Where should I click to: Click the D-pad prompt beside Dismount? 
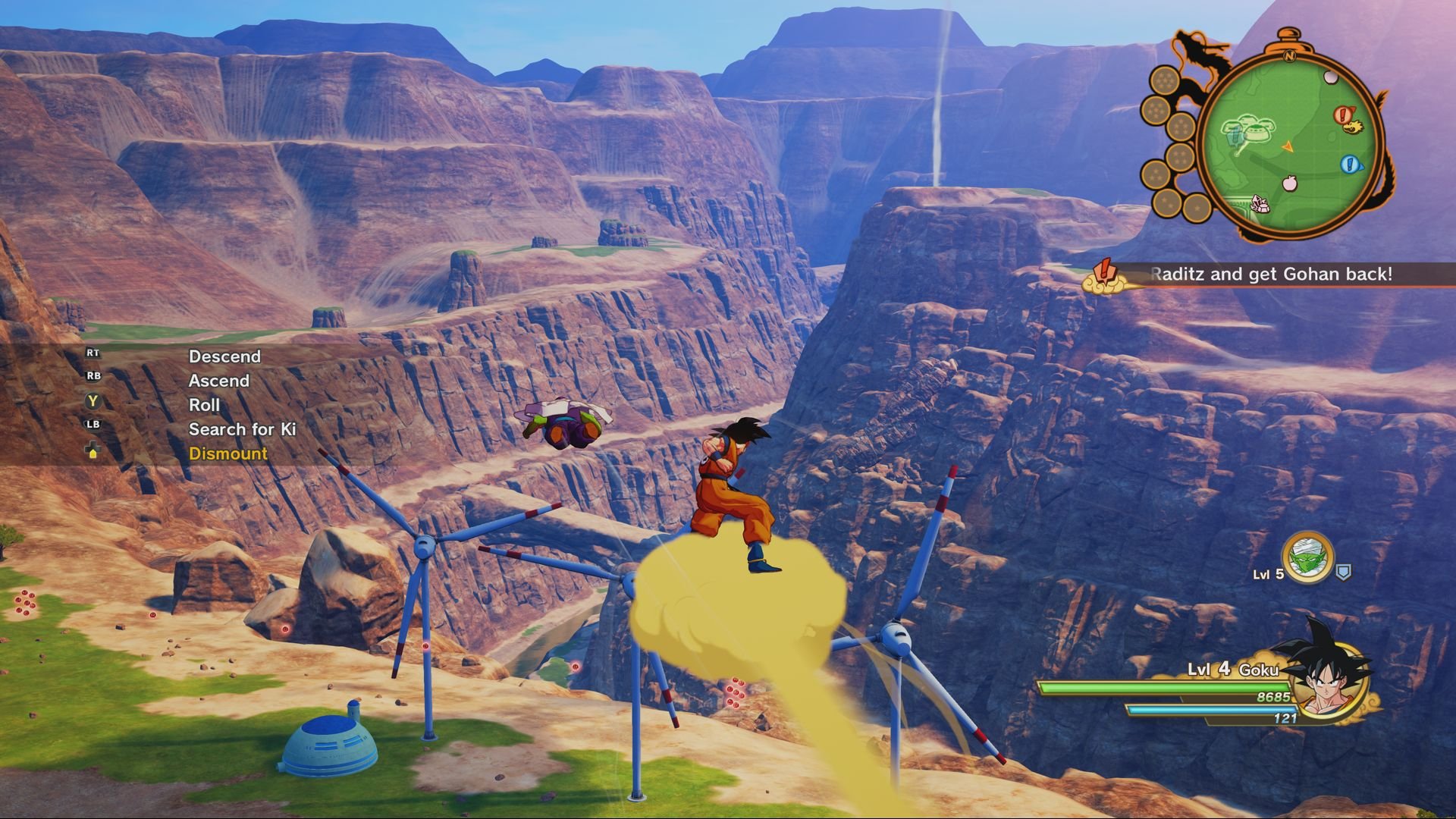click(92, 450)
